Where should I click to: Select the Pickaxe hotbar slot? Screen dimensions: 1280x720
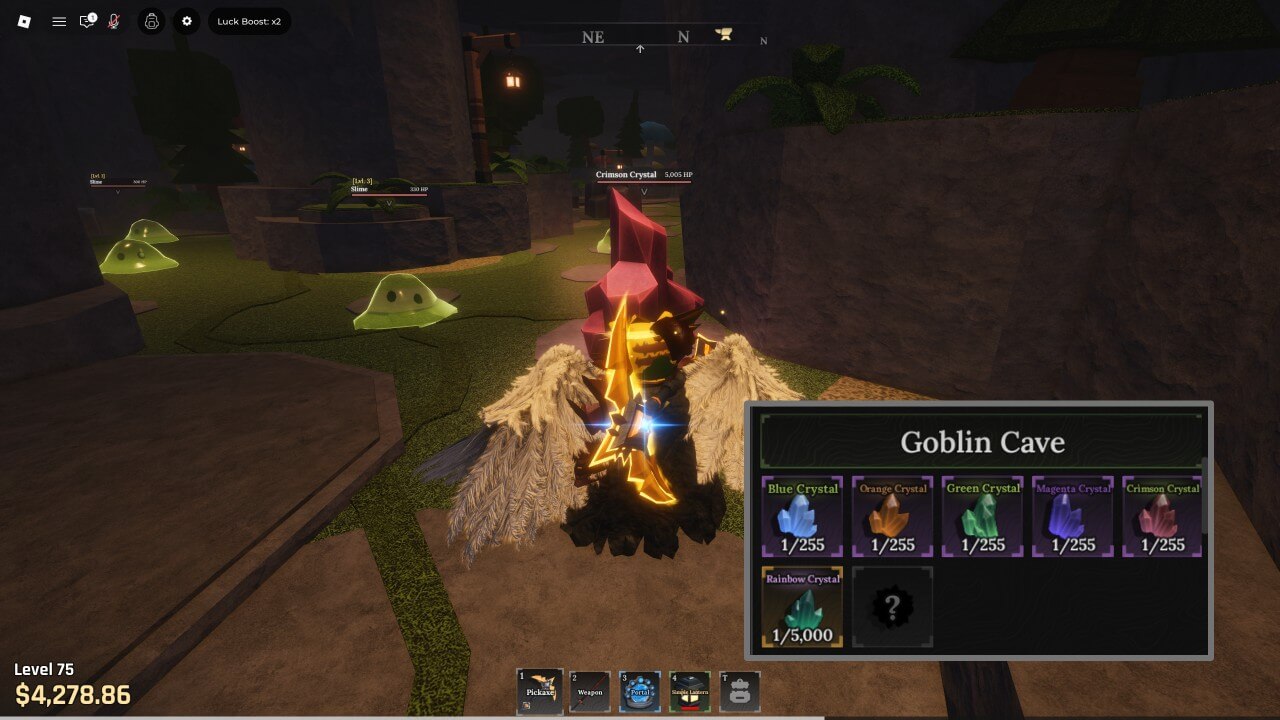tap(539, 691)
